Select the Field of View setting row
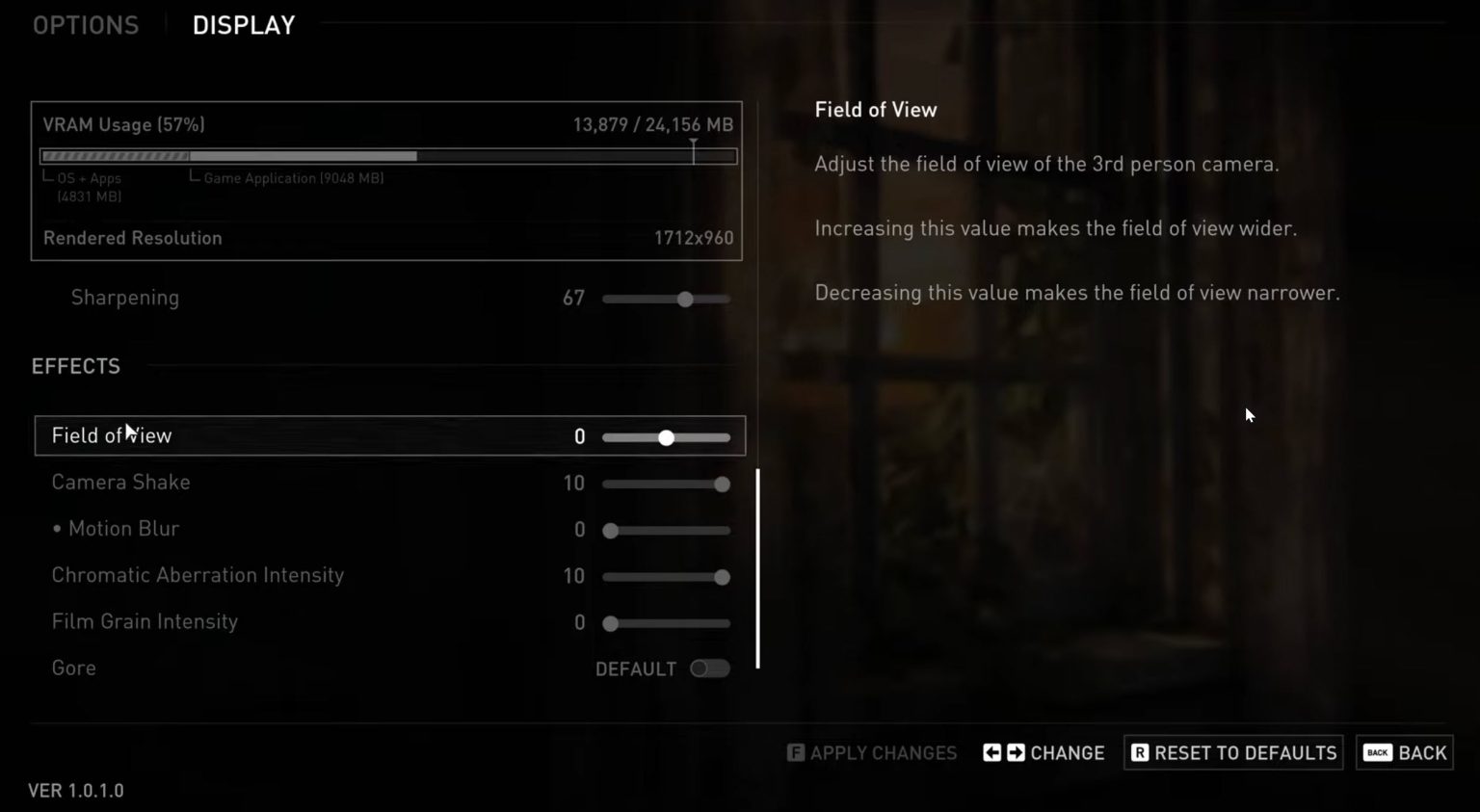Viewport: 1480px width, 812px height. pyautogui.click(x=289, y=436)
